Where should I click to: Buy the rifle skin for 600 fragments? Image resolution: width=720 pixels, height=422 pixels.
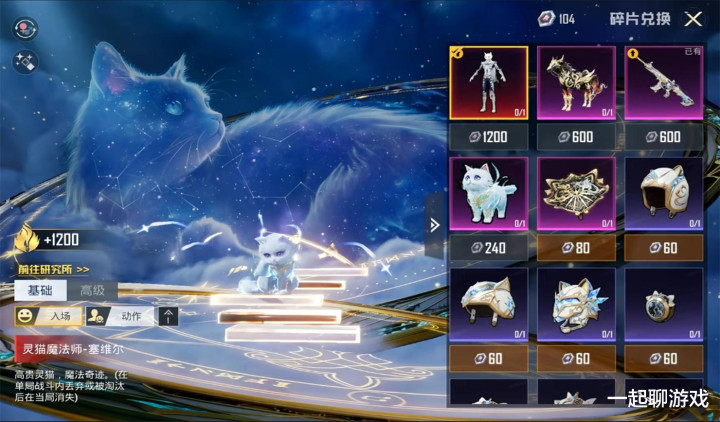[x=665, y=137]
